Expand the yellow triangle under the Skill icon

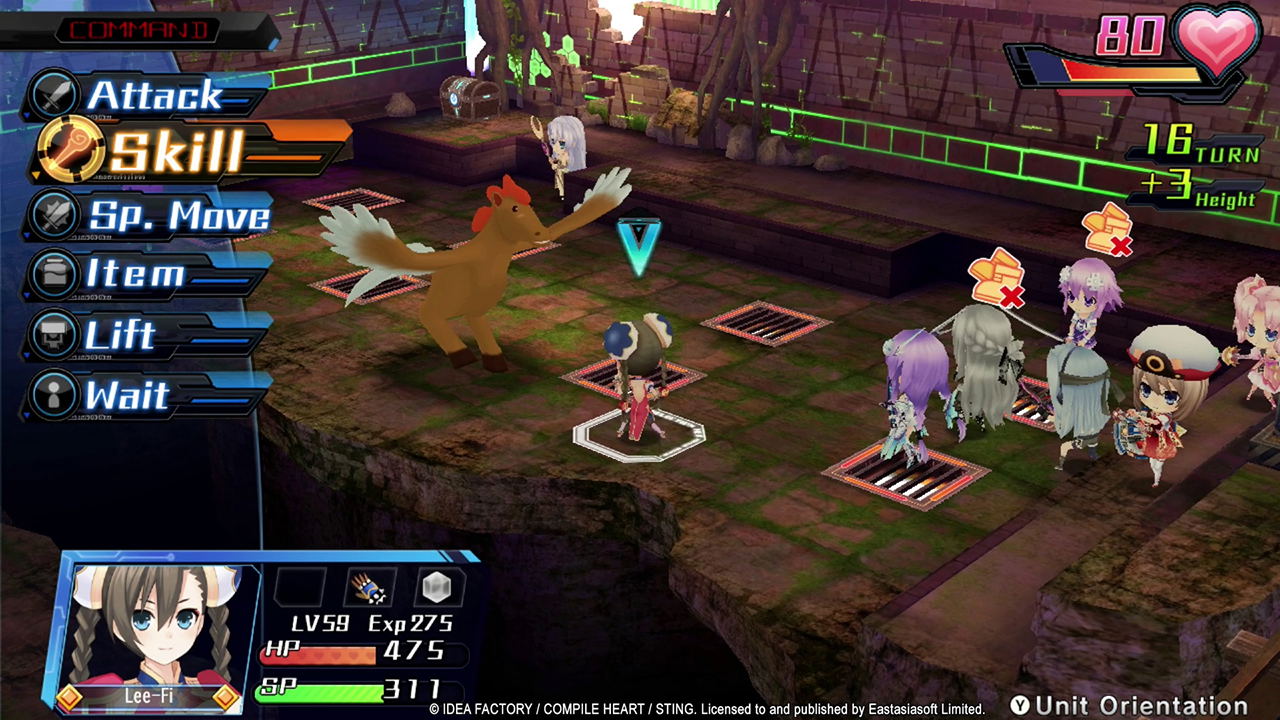point(35,175)
